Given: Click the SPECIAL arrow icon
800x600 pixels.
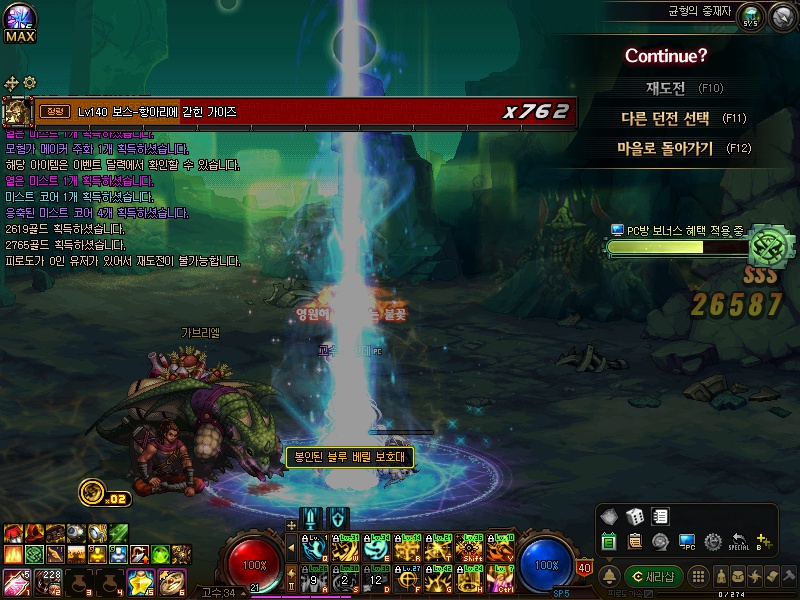Looking at the screenshot, I should [739, 542].
